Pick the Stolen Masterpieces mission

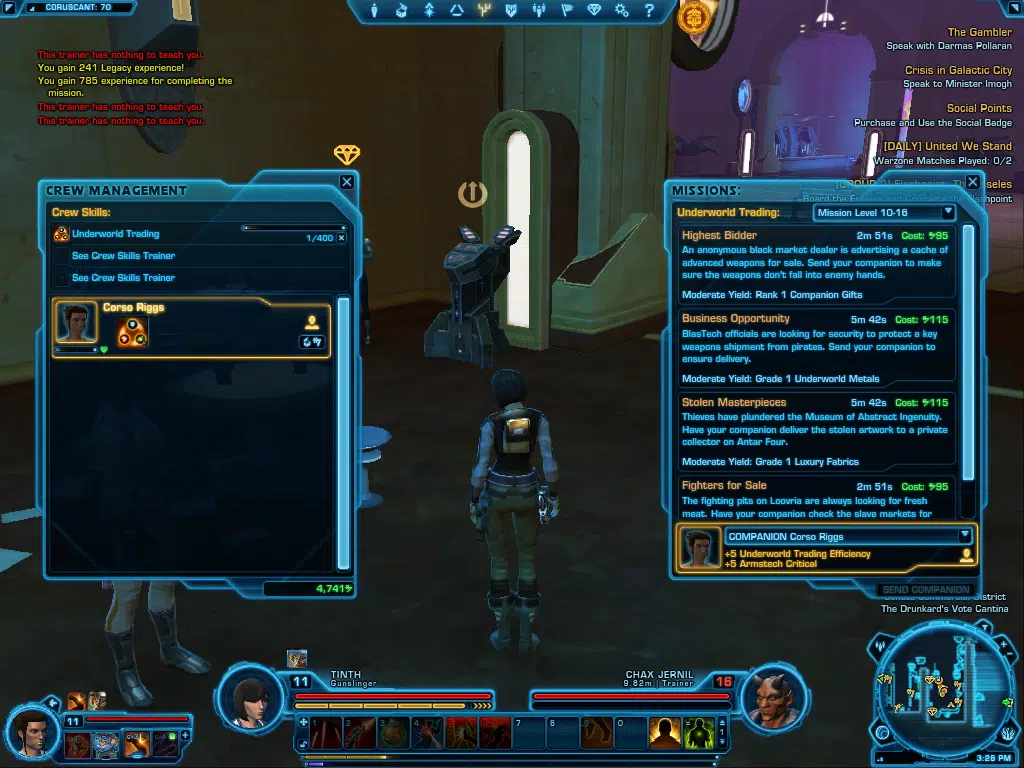(815, 431)
